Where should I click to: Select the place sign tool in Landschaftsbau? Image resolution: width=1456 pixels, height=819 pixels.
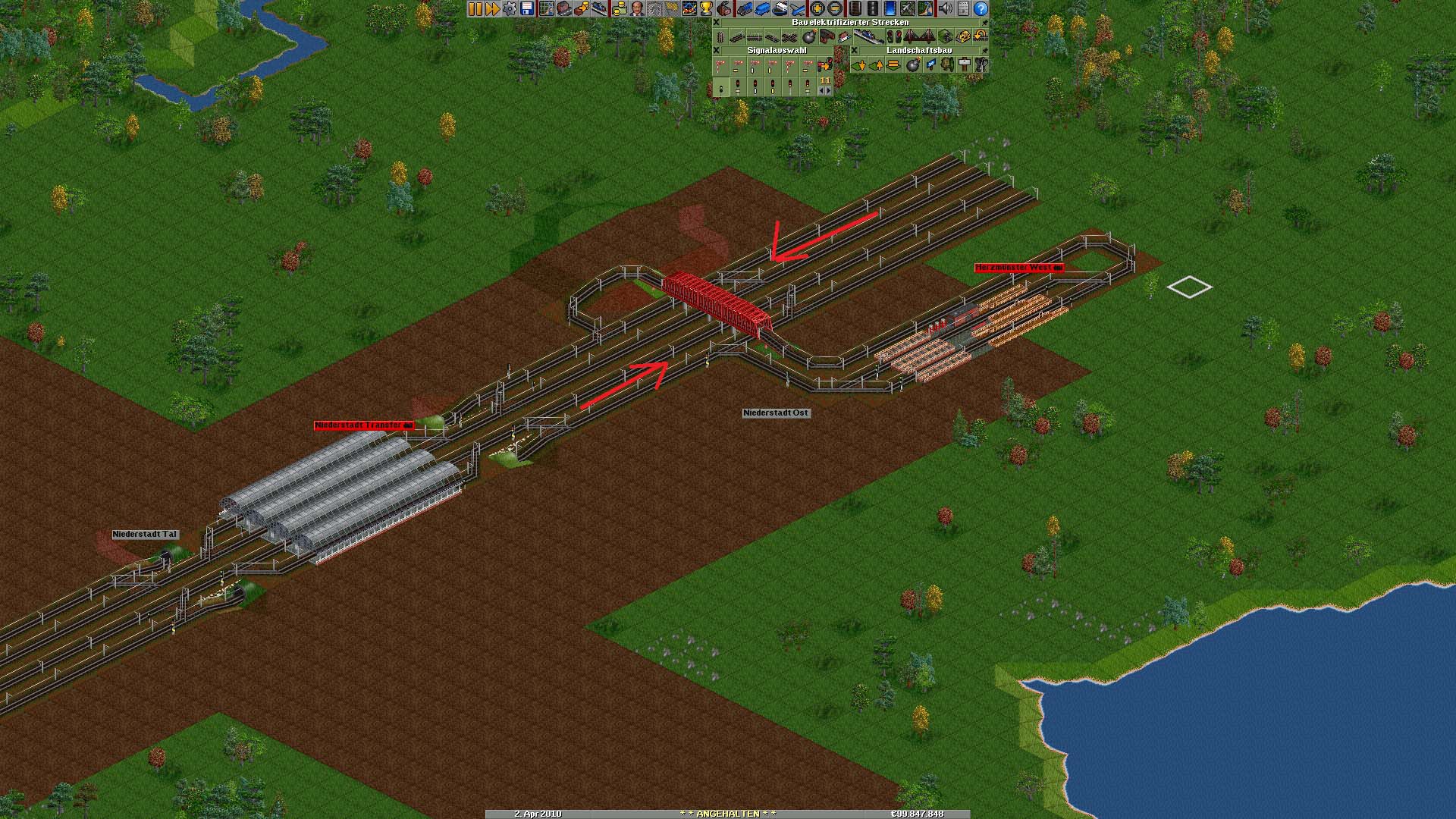[x=965, y=65]
